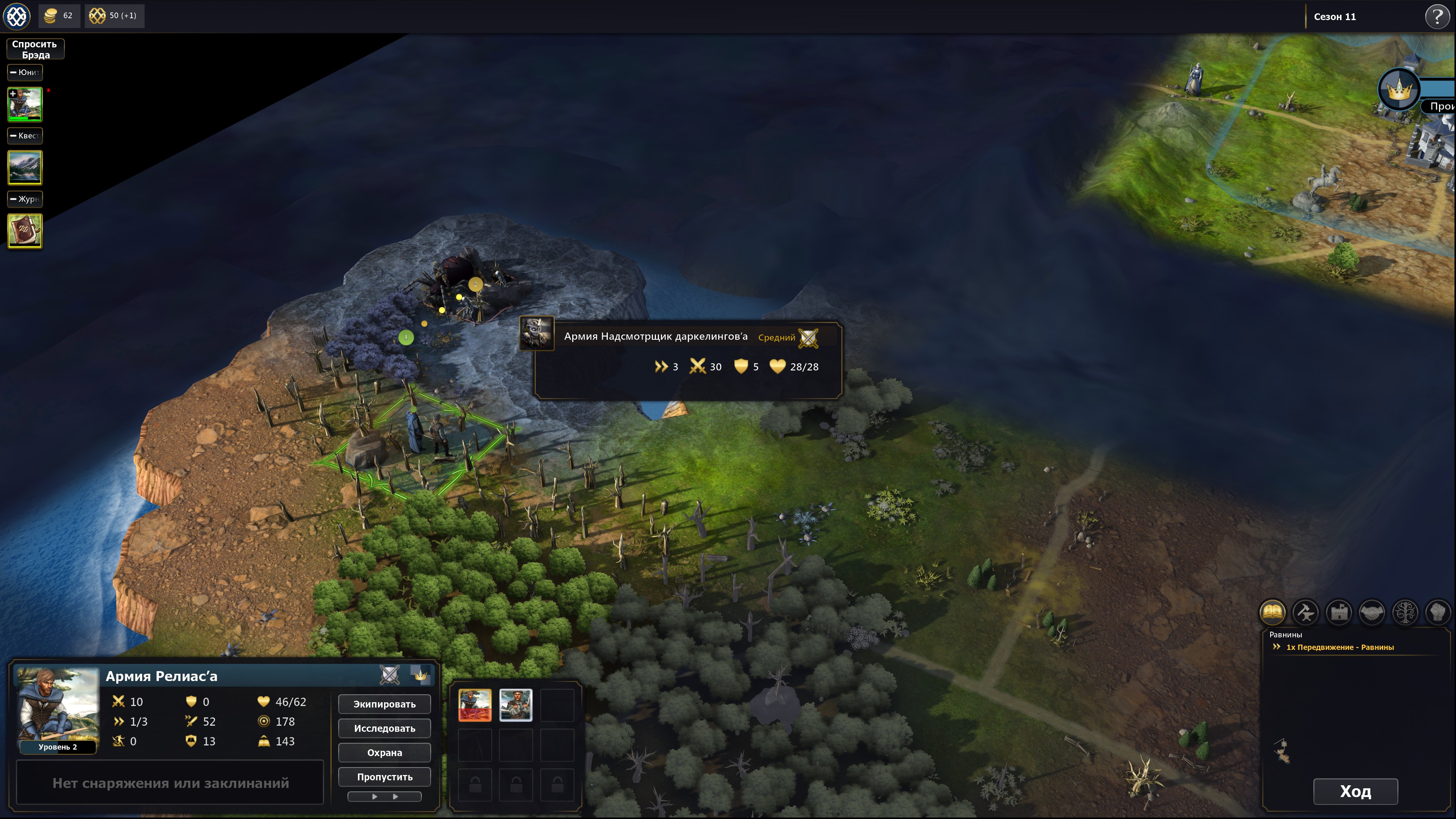Ask Brad via "Спросить Брэда" button
This screenshot has width=1456, height=819.
(35, 49)
